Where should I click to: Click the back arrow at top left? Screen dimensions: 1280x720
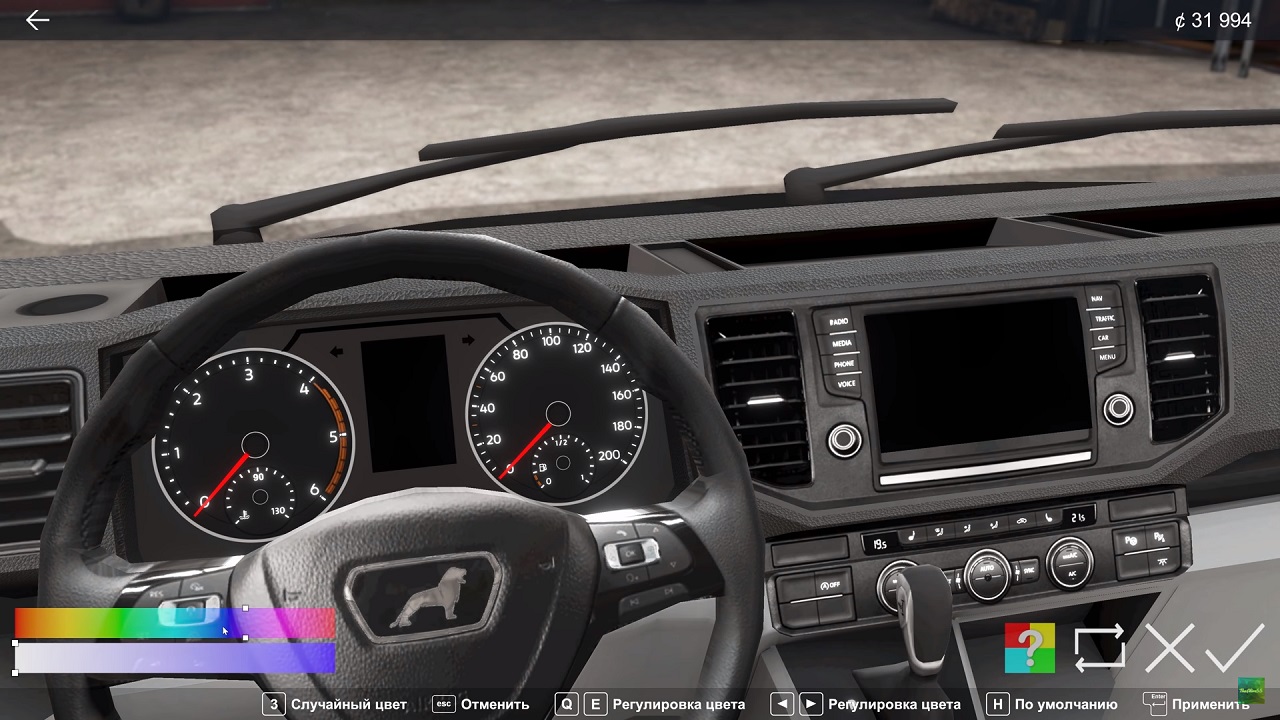click(37, 20)
